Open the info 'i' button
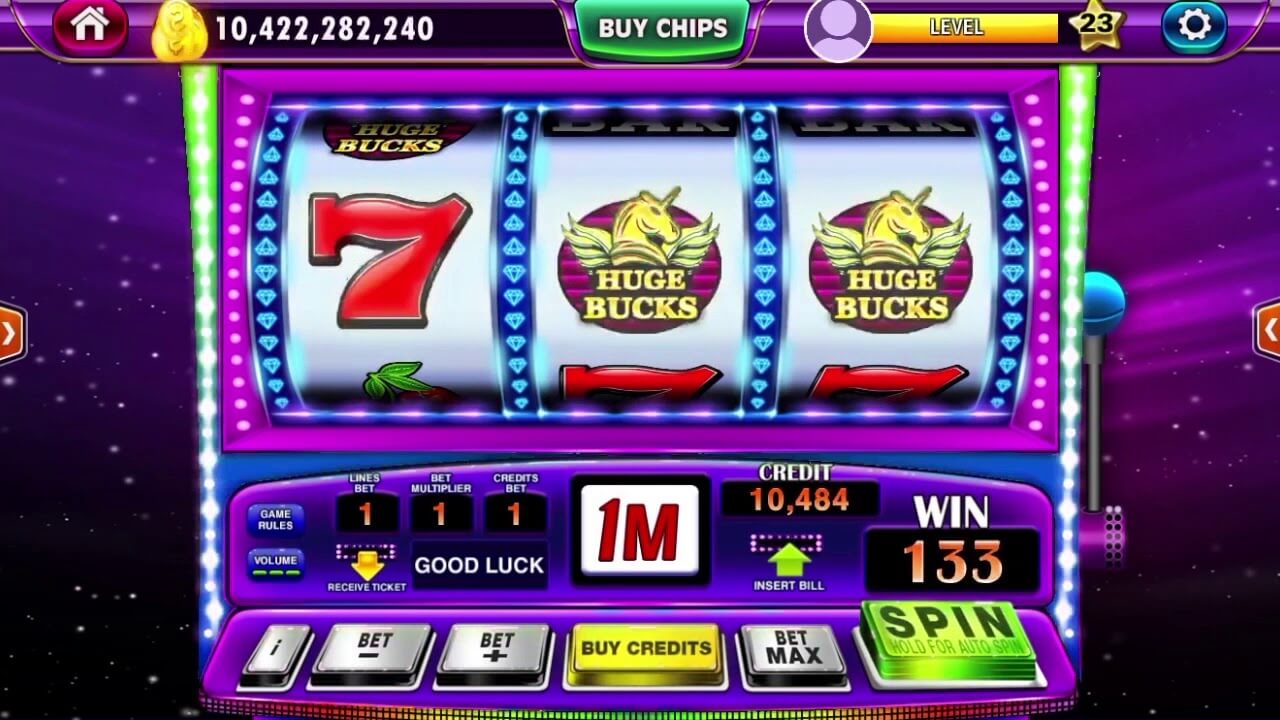The image size is (1280, 720). (275, 650)
